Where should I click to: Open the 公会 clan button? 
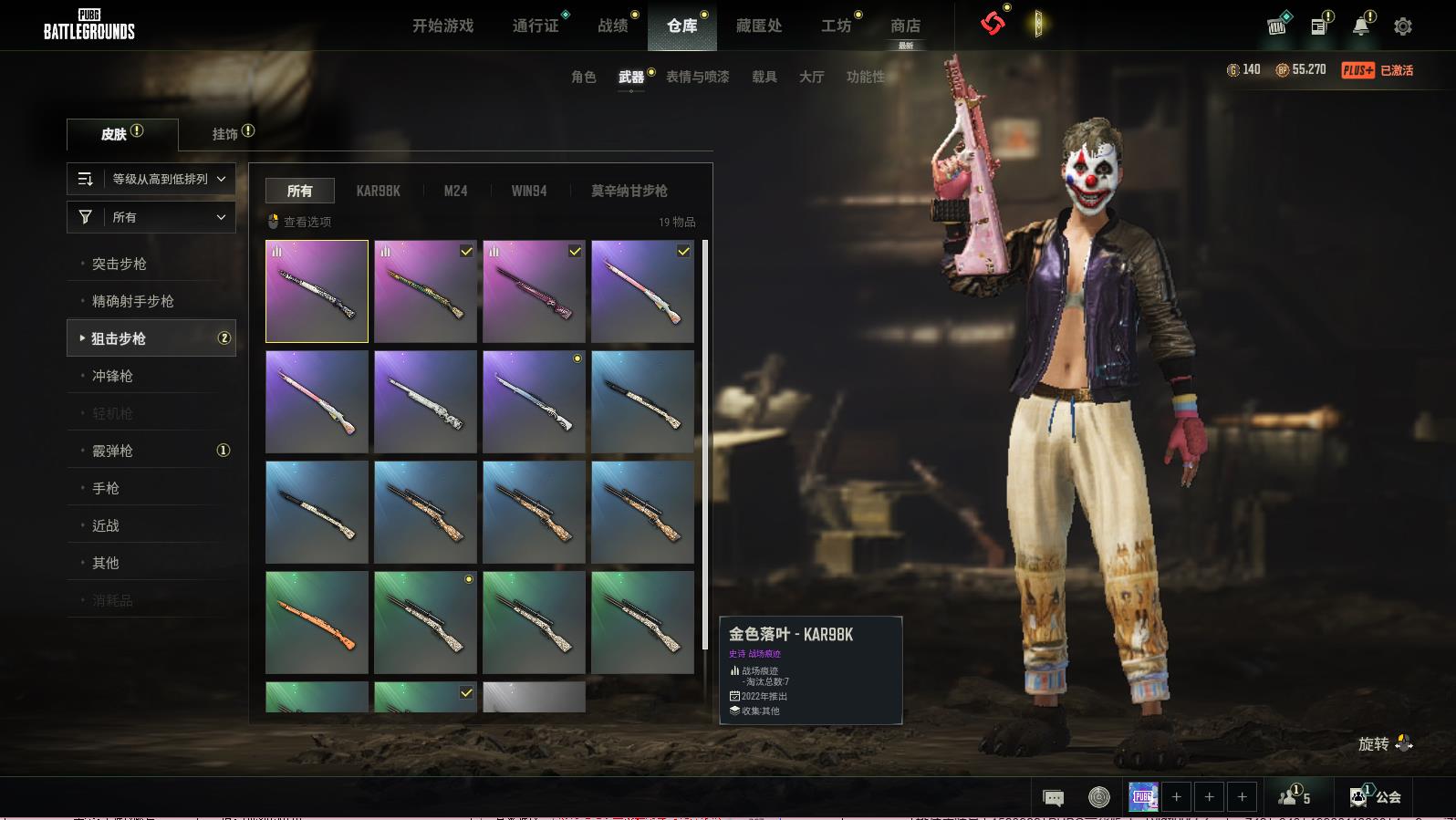click(1377, 796)
